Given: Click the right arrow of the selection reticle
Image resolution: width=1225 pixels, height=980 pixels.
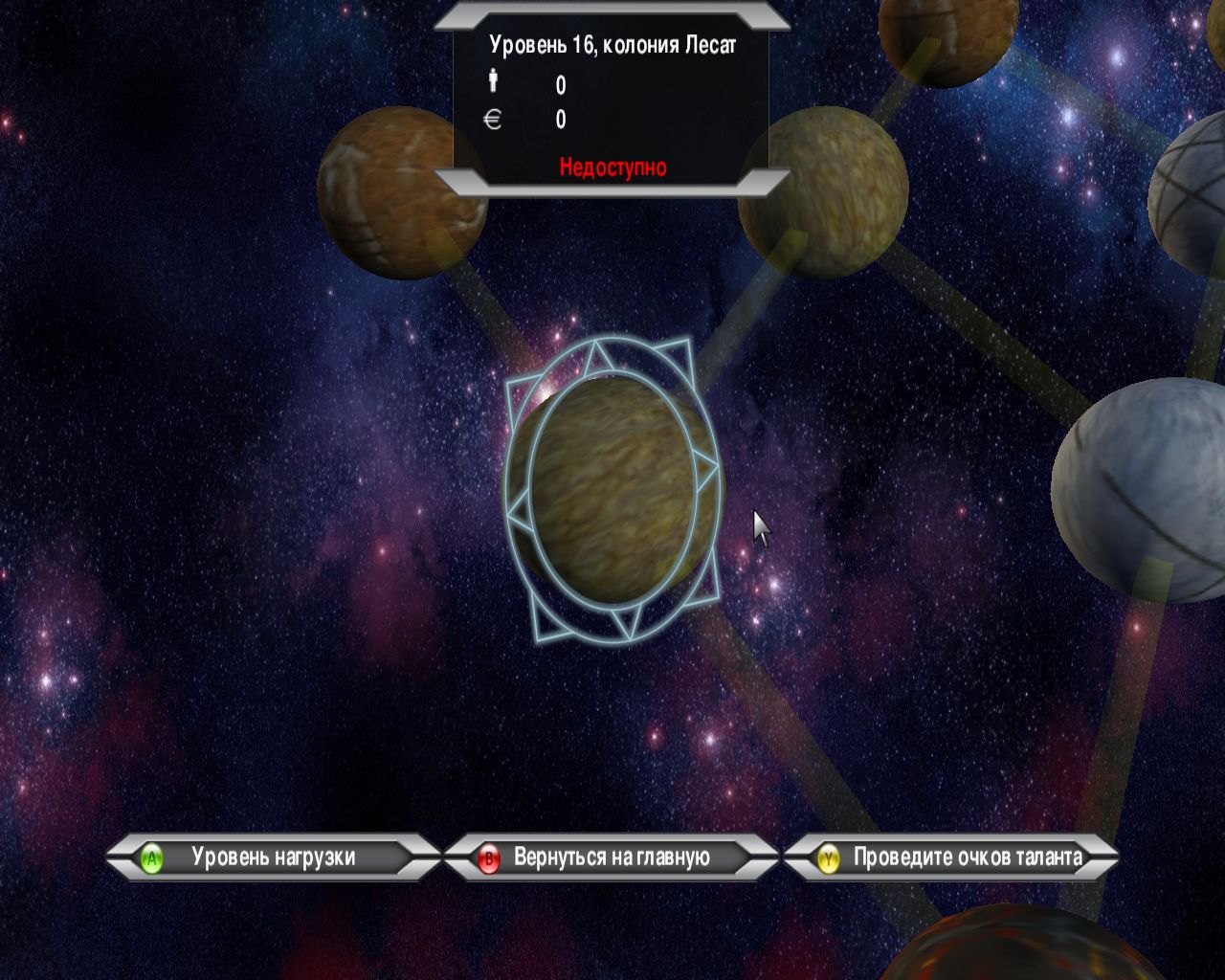Looking at the screenshot, I should [706, 467].
